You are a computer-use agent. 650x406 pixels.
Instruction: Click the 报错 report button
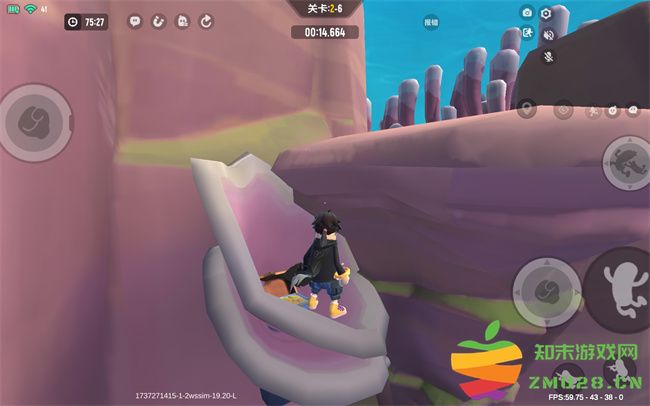(431, 21)
